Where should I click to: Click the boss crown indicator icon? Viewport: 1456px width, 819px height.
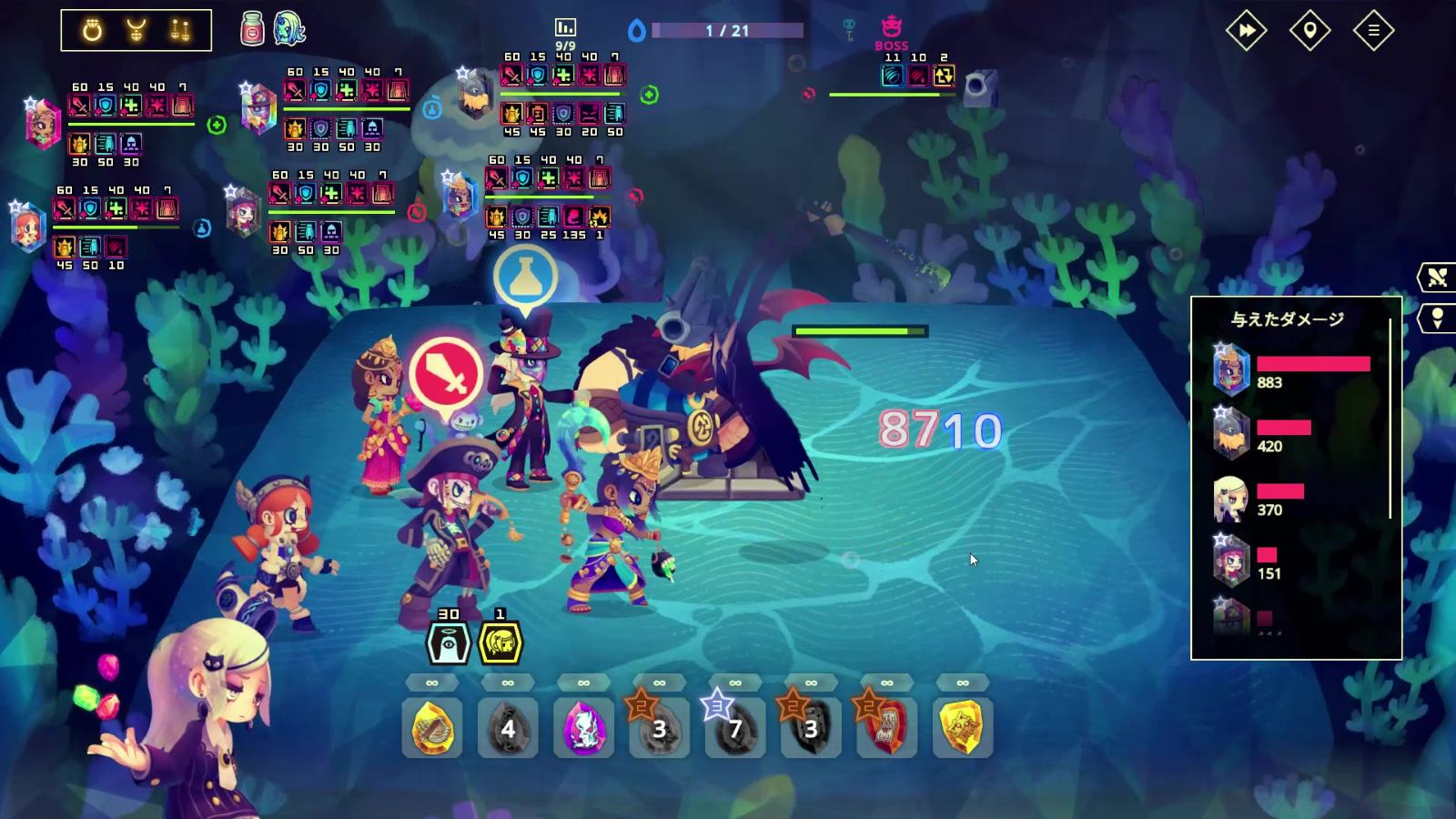pos(891,29)
